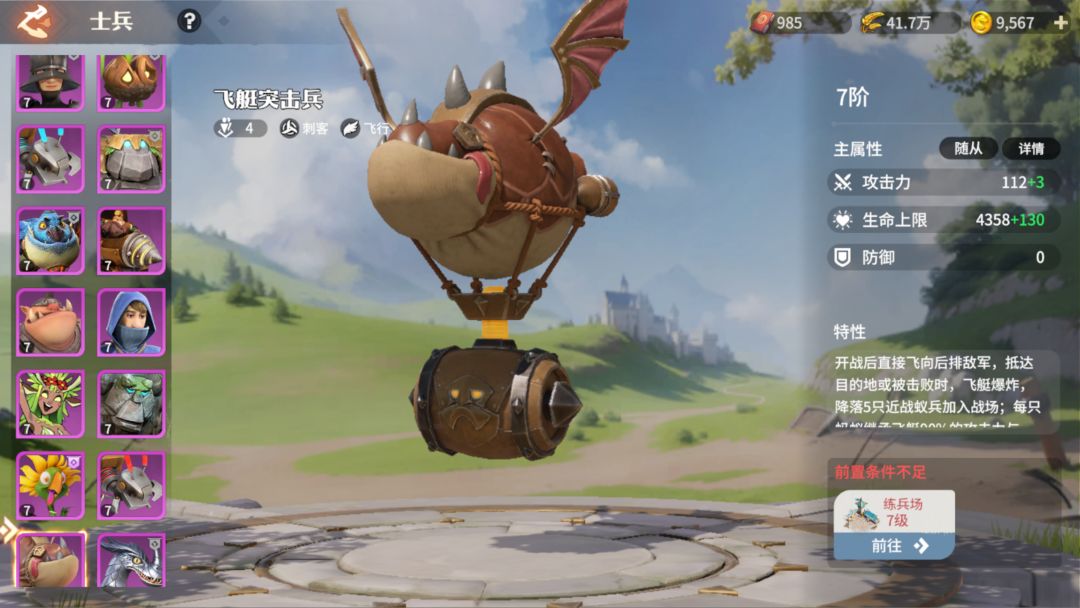
Task: Add more gold coins with the plus
Action: coord(1060,23)
